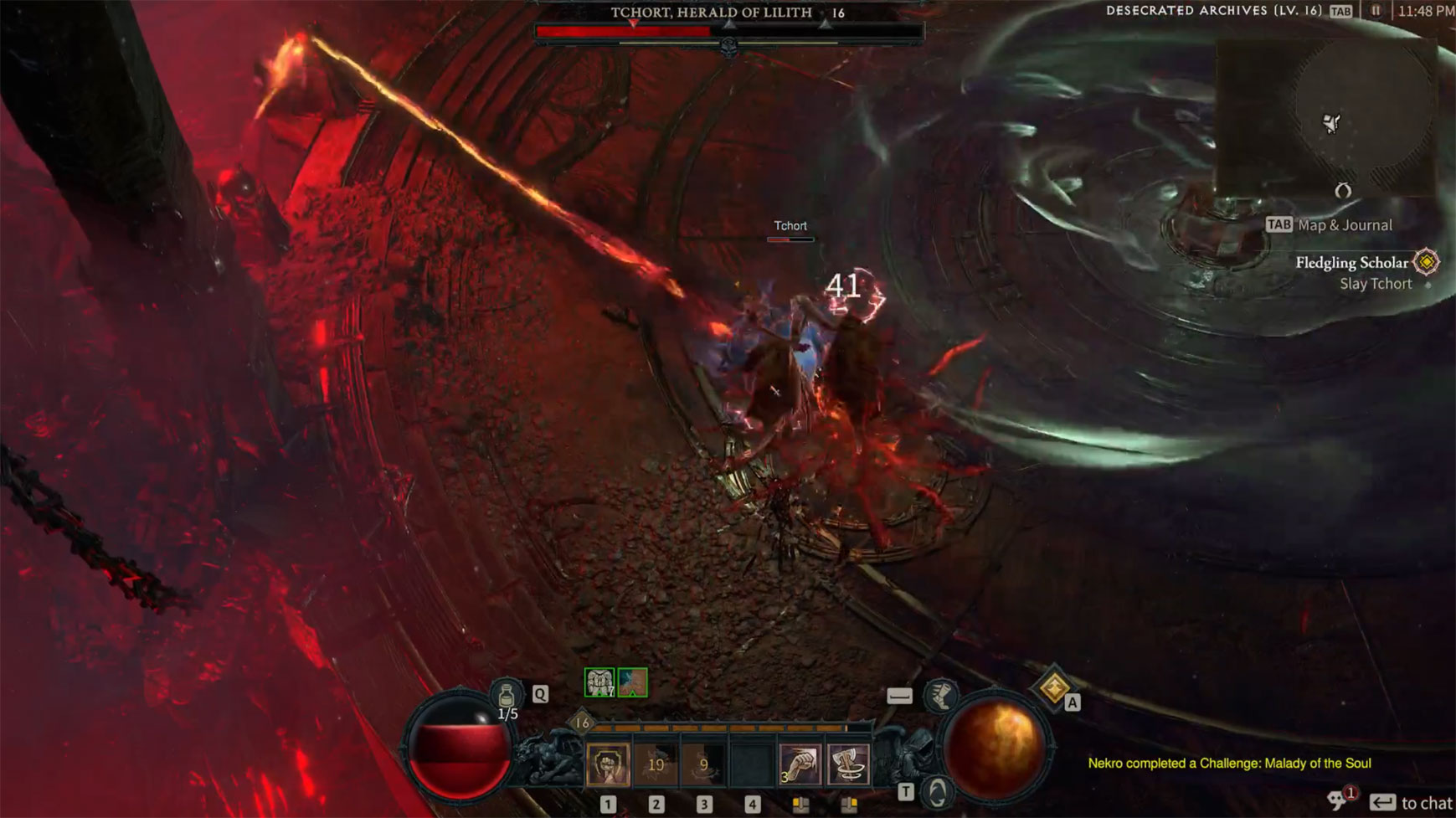Click the Evade boot icon
1456x818 pixels.
940,695
